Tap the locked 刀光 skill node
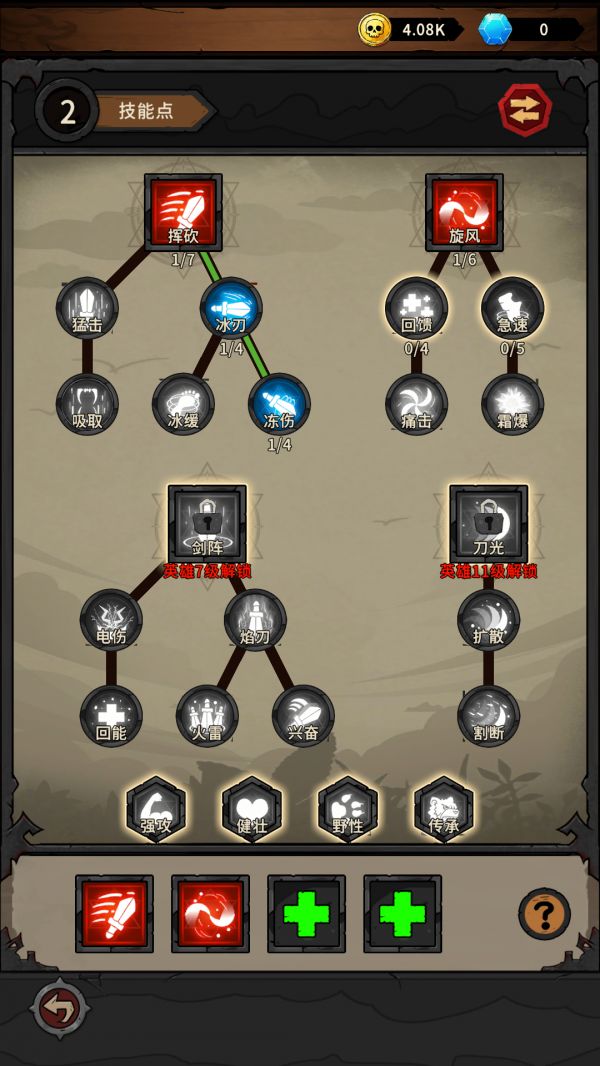 point(488,523)
